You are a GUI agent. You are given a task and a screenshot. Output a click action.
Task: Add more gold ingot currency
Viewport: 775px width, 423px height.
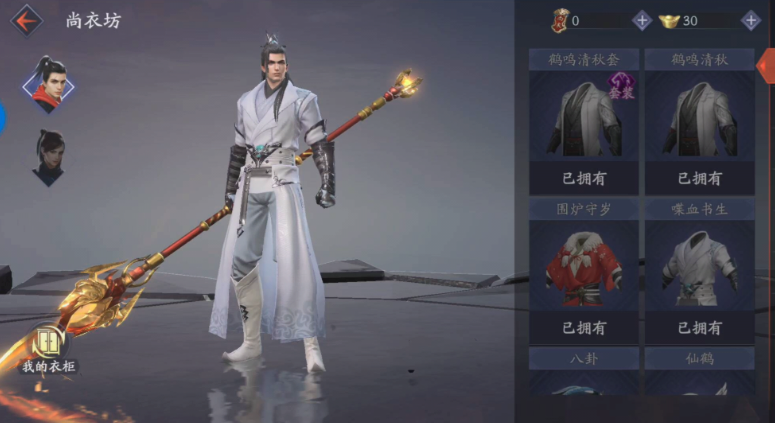click(750, 20)
